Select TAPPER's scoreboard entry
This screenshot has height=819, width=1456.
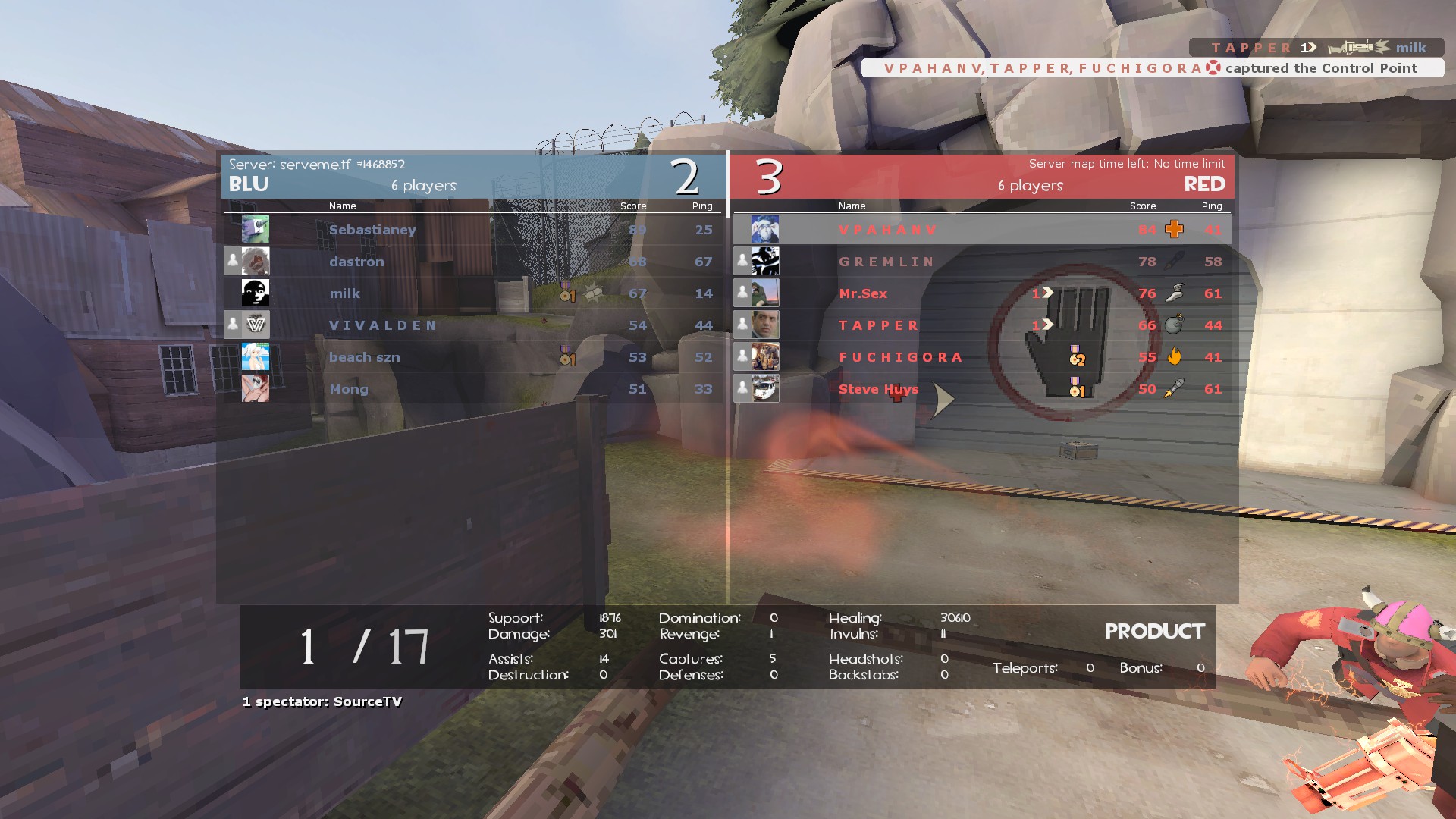click(879, 325)
